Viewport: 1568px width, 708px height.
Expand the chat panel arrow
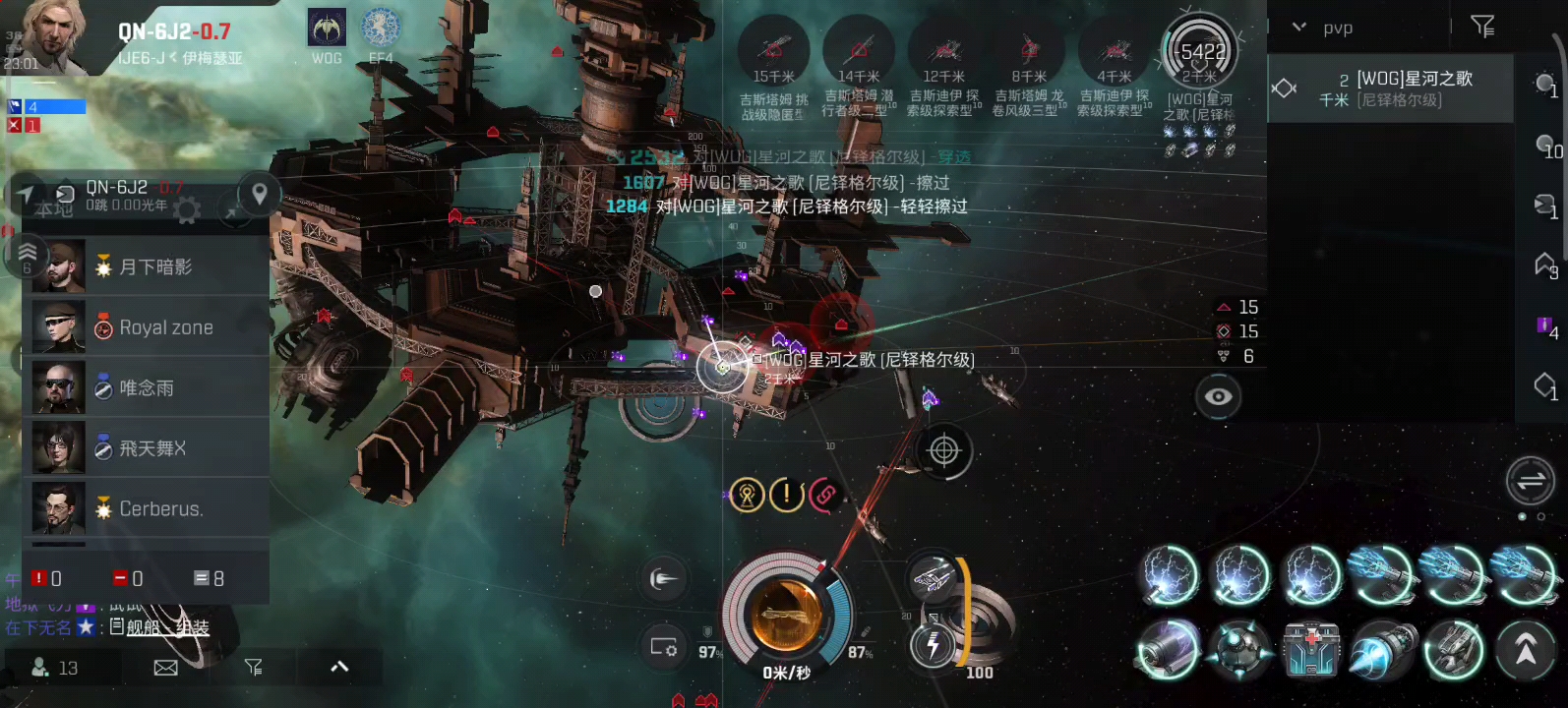pos(339,667)
